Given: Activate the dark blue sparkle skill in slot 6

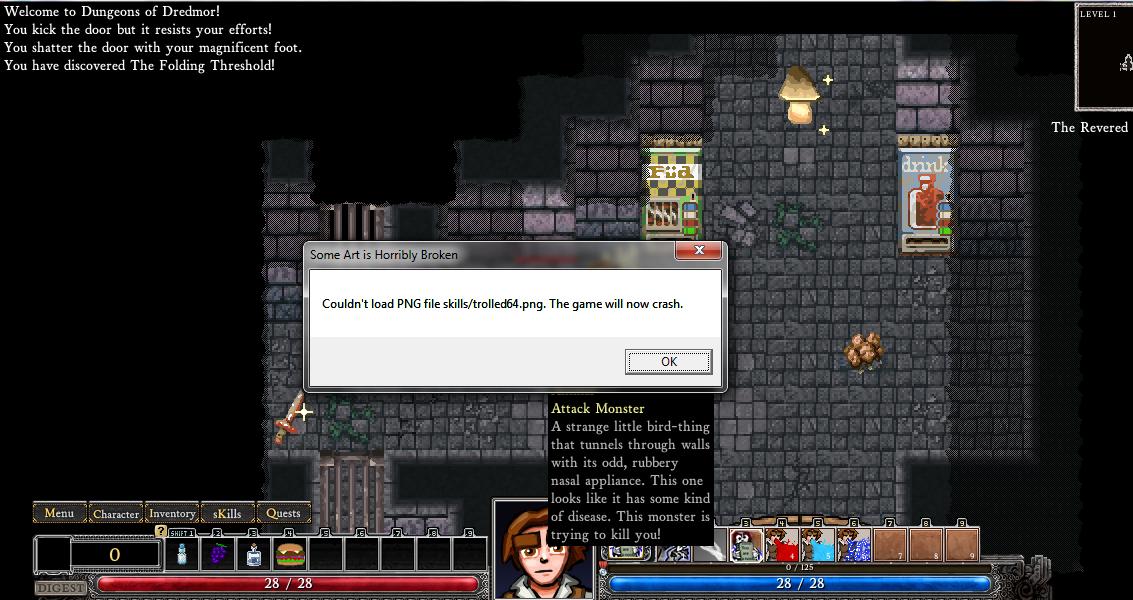Looking at the screenshot, I should click(854, 545).
